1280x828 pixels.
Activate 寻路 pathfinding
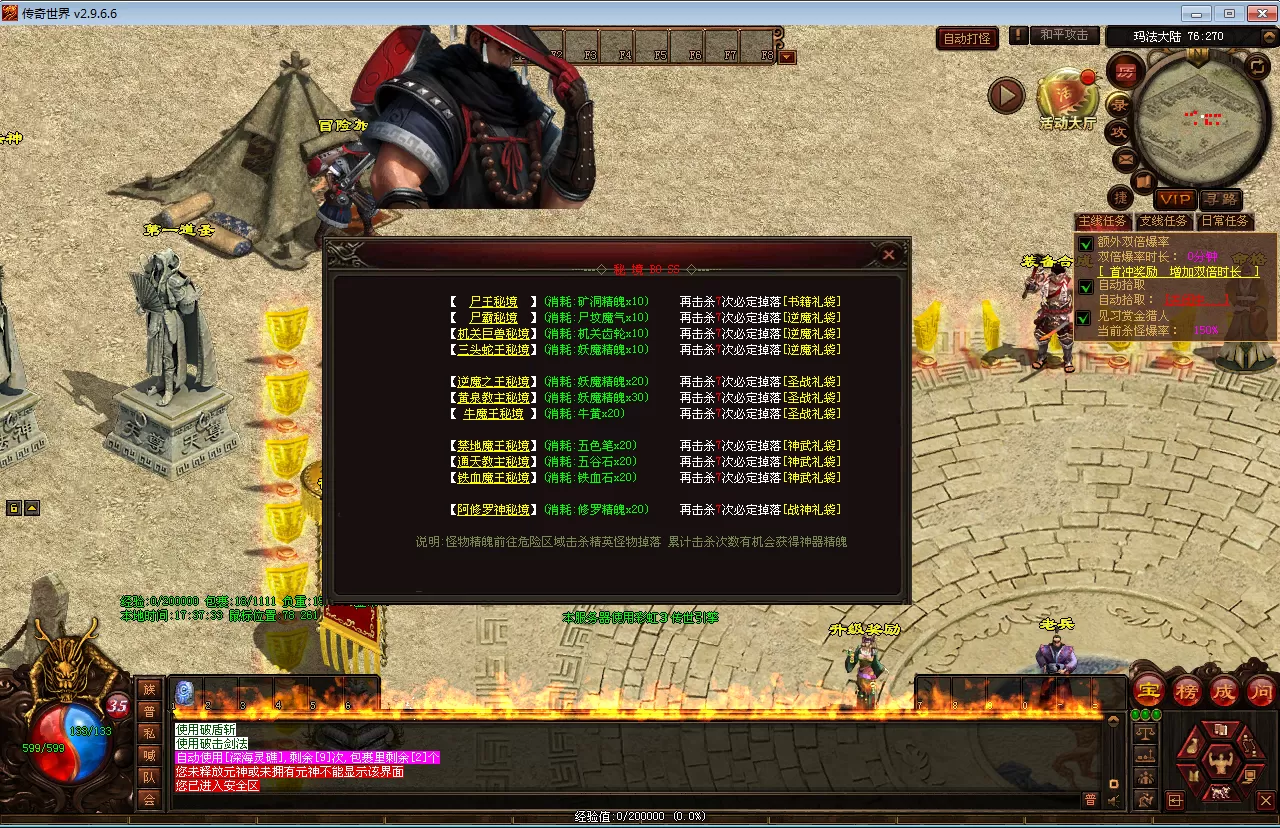coord(1220,200)
